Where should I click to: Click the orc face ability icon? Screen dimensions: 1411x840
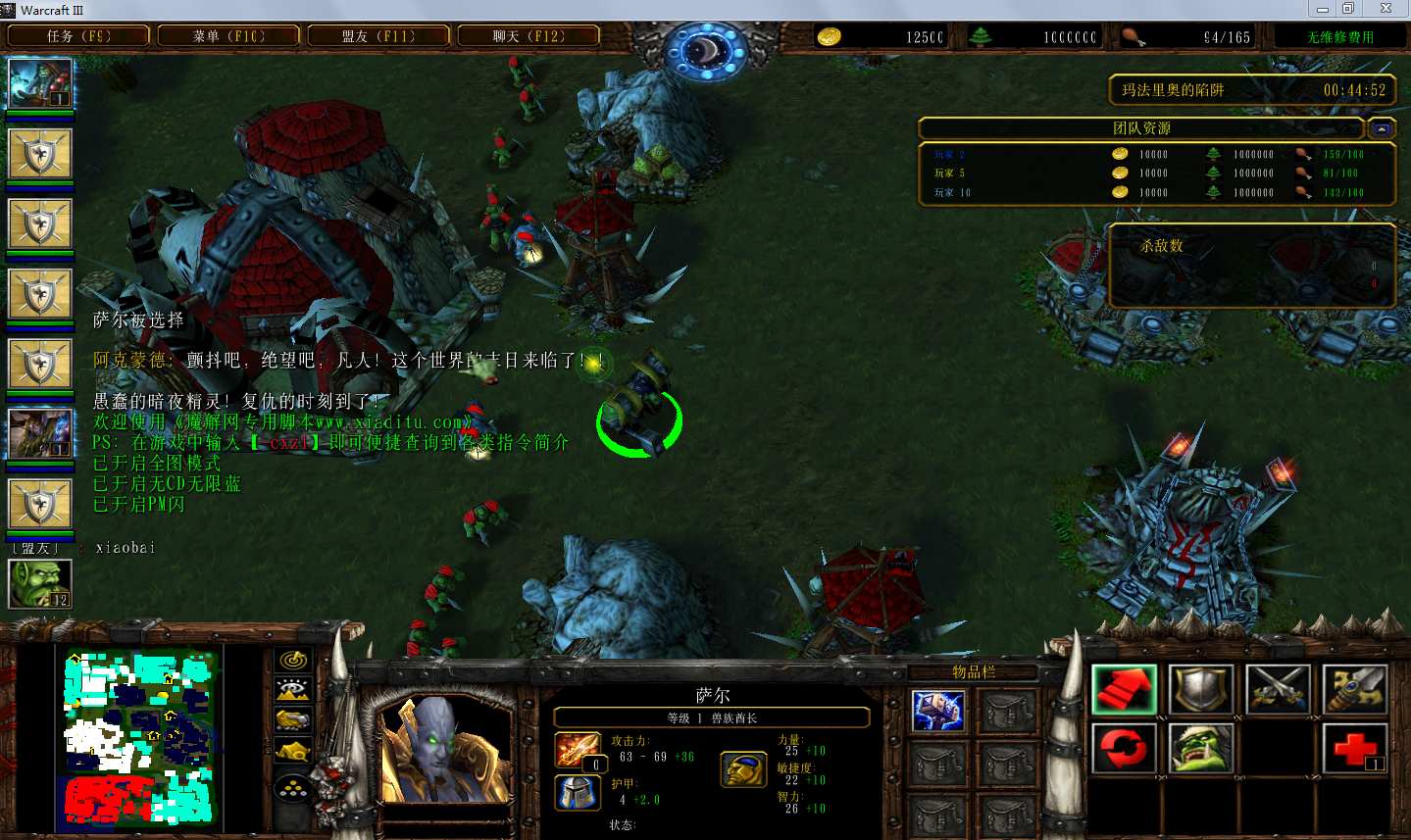[1201, 750]
